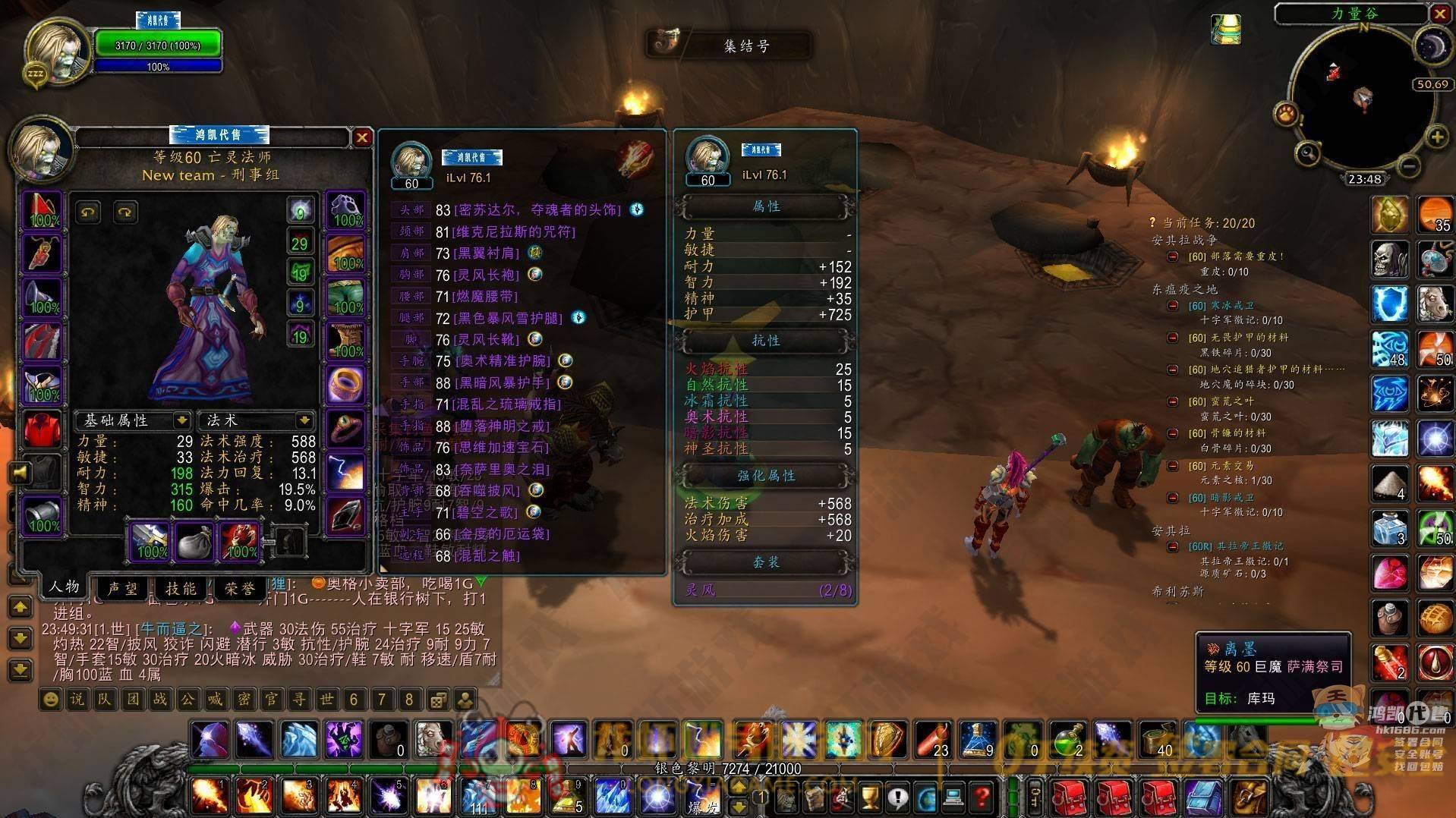
Task: Select the red shirt equipment slot
Action: [x=43, y=429]
